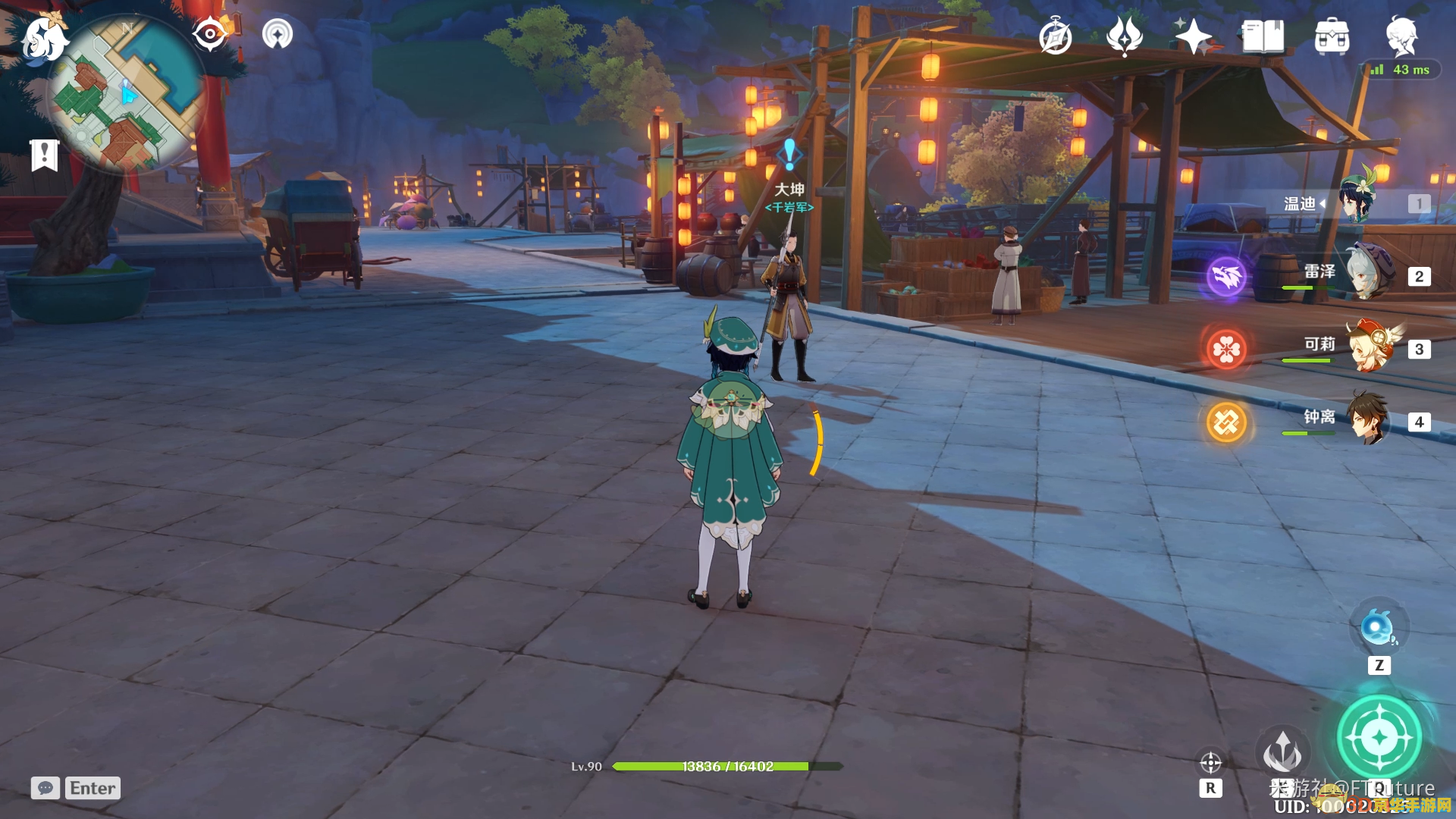Open the circular minimap
Viewport: 1456px width, 819px height.
(x=125, y=95)
